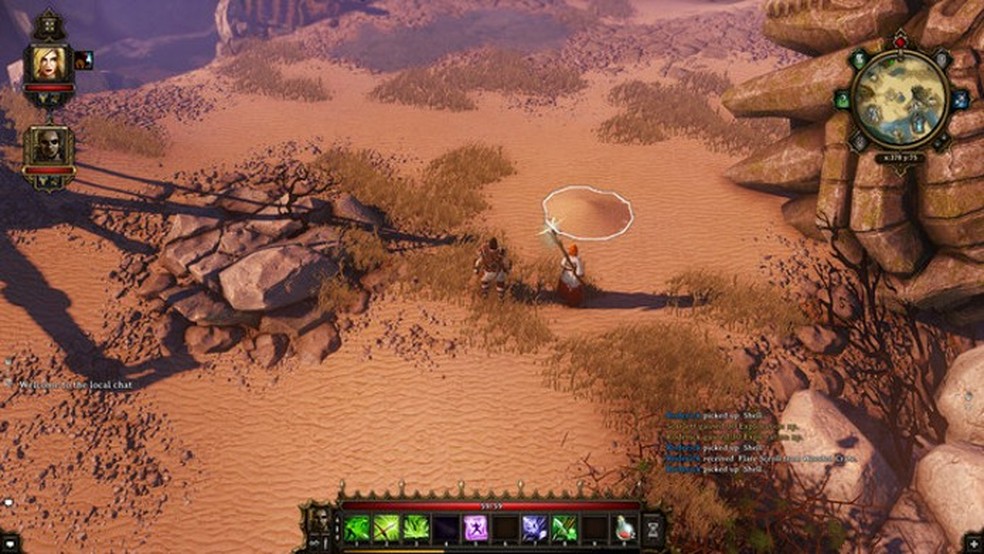Activate the crossed arrows skill in slot 2
Viewport: 984px width, 554px height.
[x=387, y=528]
